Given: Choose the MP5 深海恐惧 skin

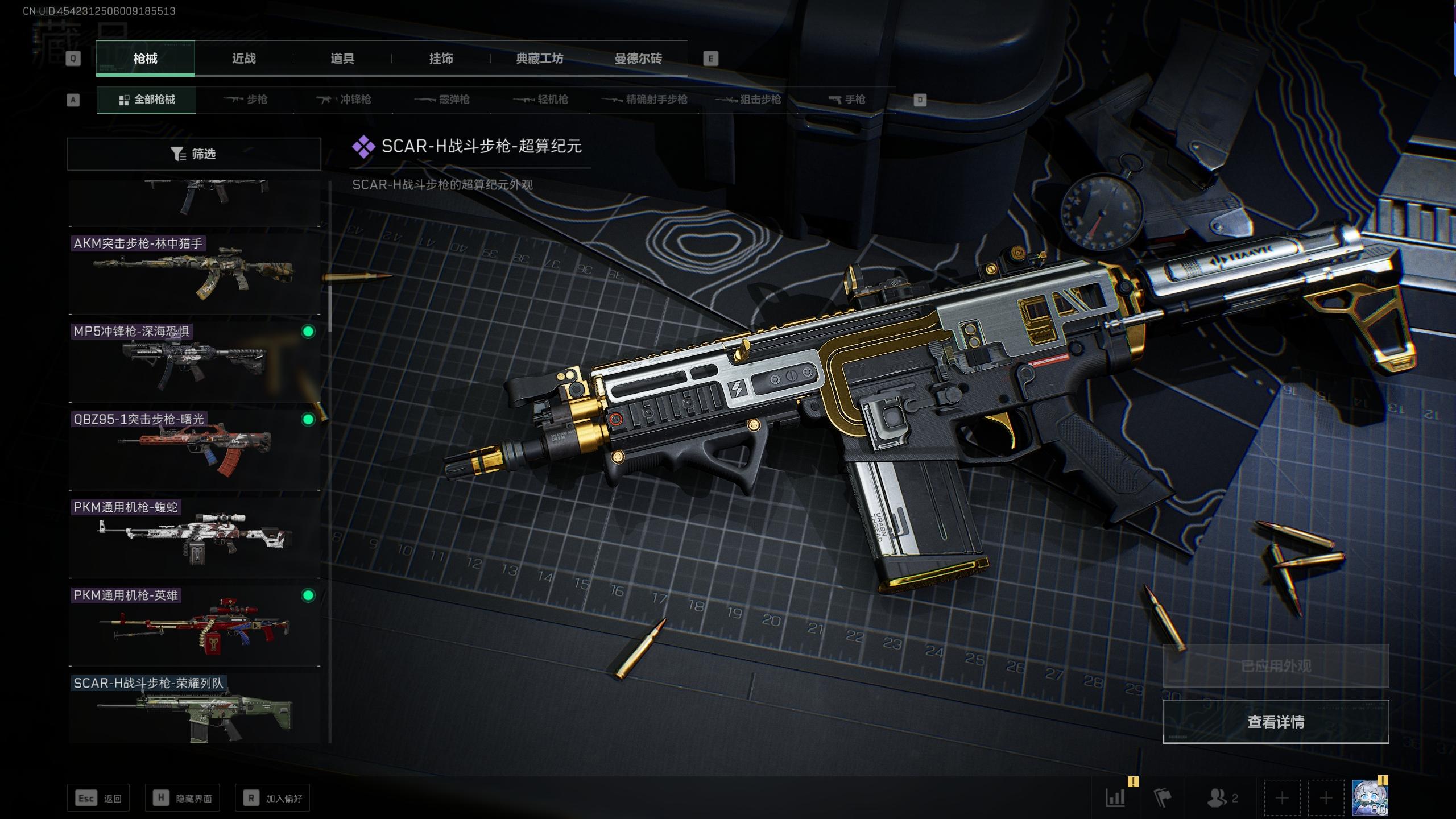Looking at the screenshot, I should [194, 362].
